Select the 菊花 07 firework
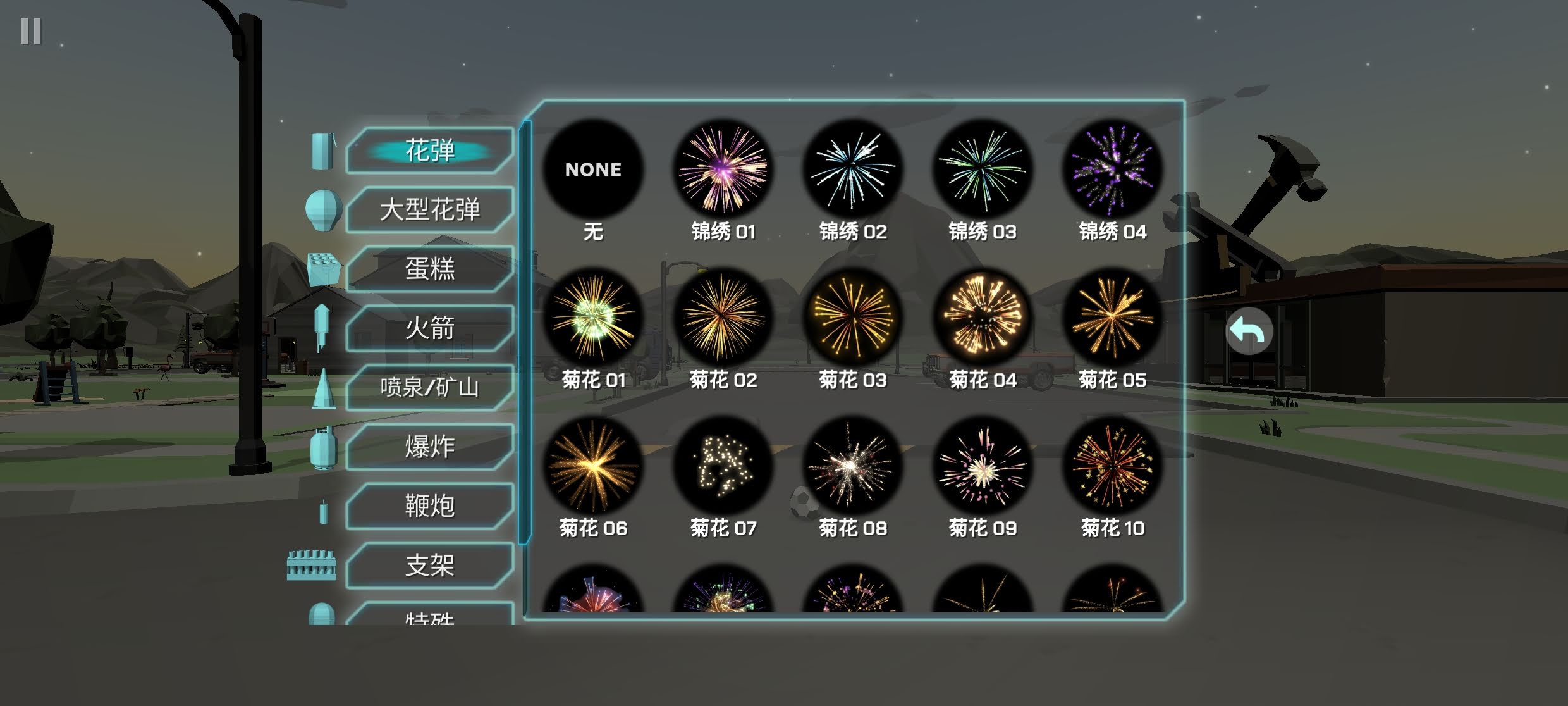Screen dimensions: 1568x706 click(x=723, y=466)
